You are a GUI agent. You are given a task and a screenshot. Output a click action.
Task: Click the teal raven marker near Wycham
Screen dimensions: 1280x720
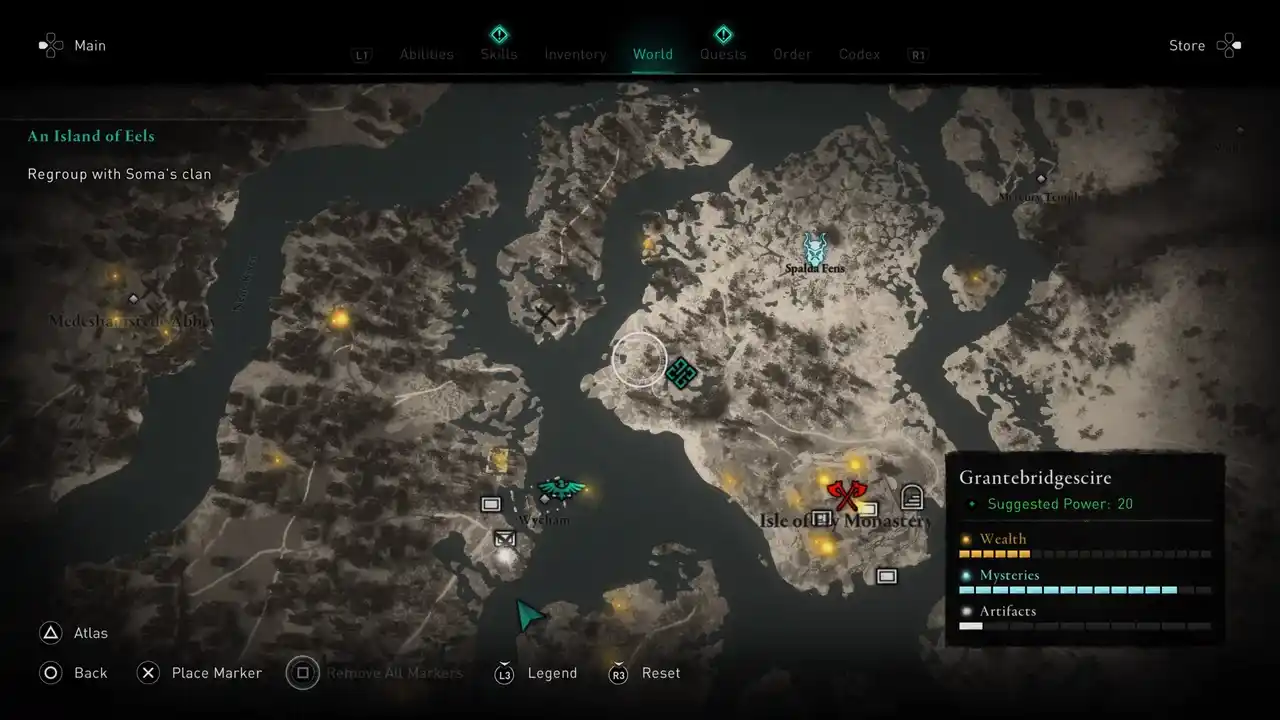[560, 489]
